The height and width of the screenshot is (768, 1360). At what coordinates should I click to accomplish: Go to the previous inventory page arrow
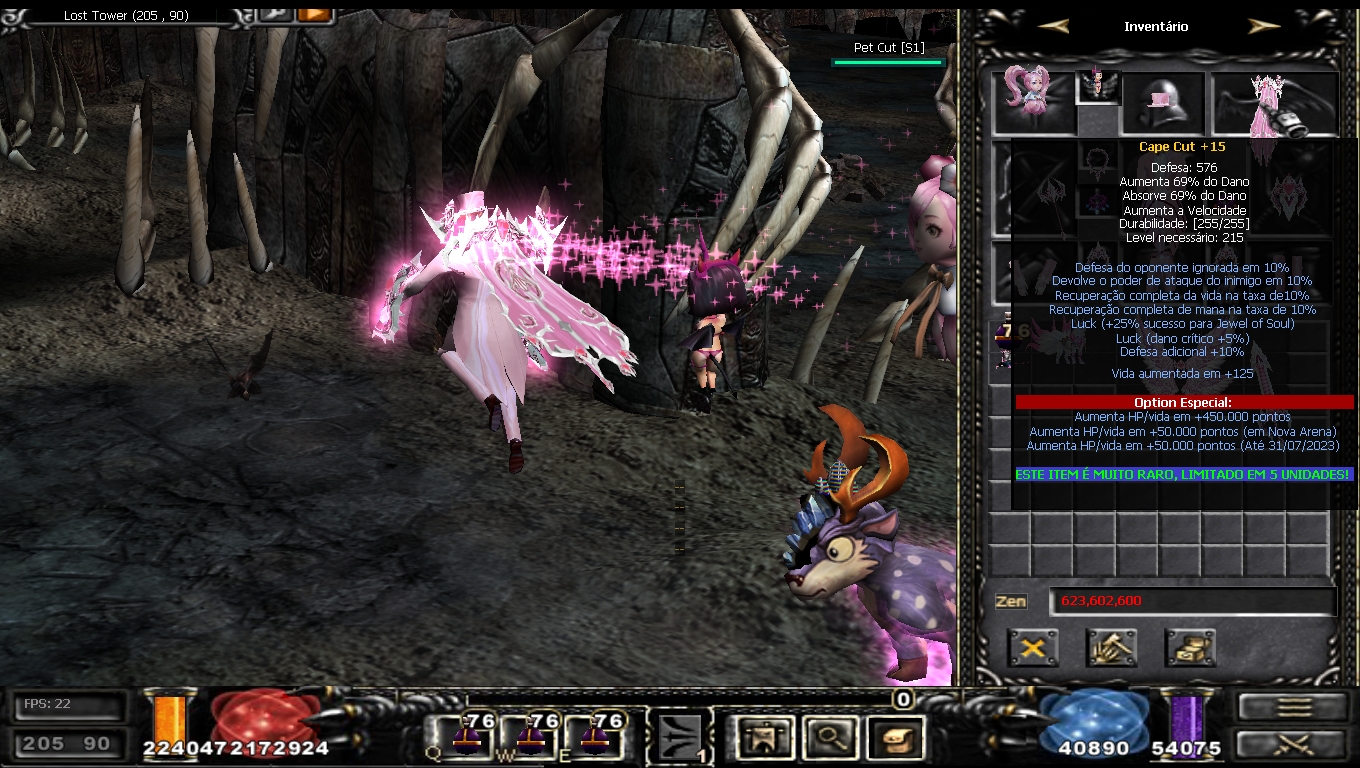click(1054, 27)
